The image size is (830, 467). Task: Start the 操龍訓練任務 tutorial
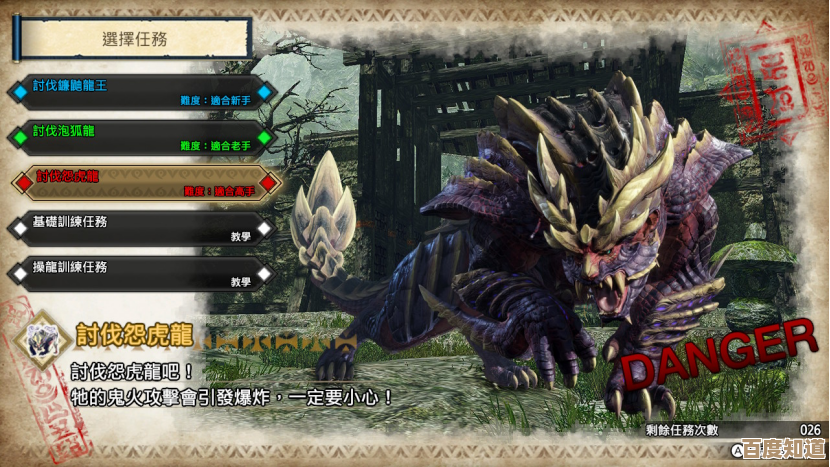pyautogui.click(x=140, y=273)
